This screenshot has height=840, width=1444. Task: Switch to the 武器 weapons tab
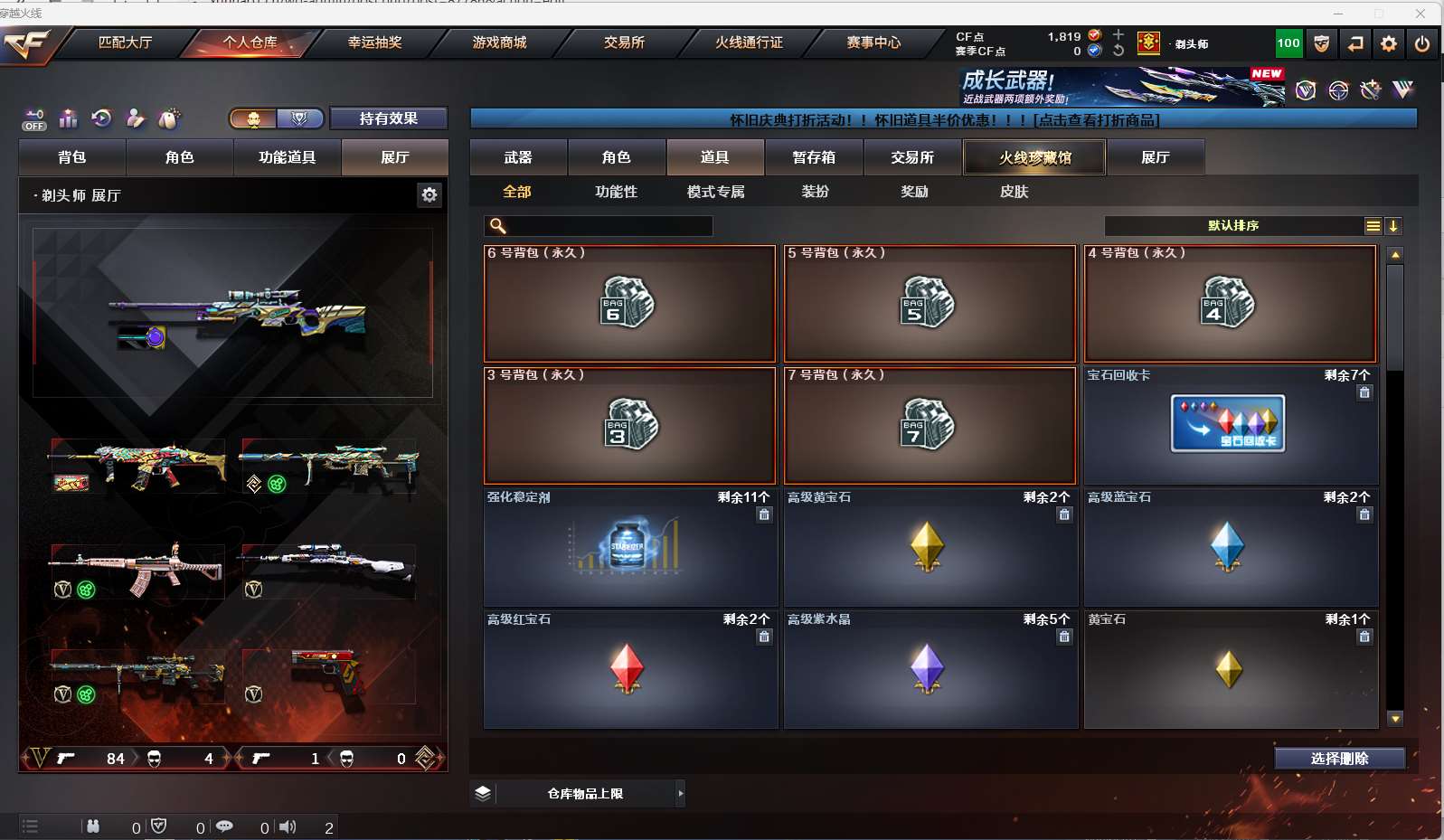coord(518,157)
